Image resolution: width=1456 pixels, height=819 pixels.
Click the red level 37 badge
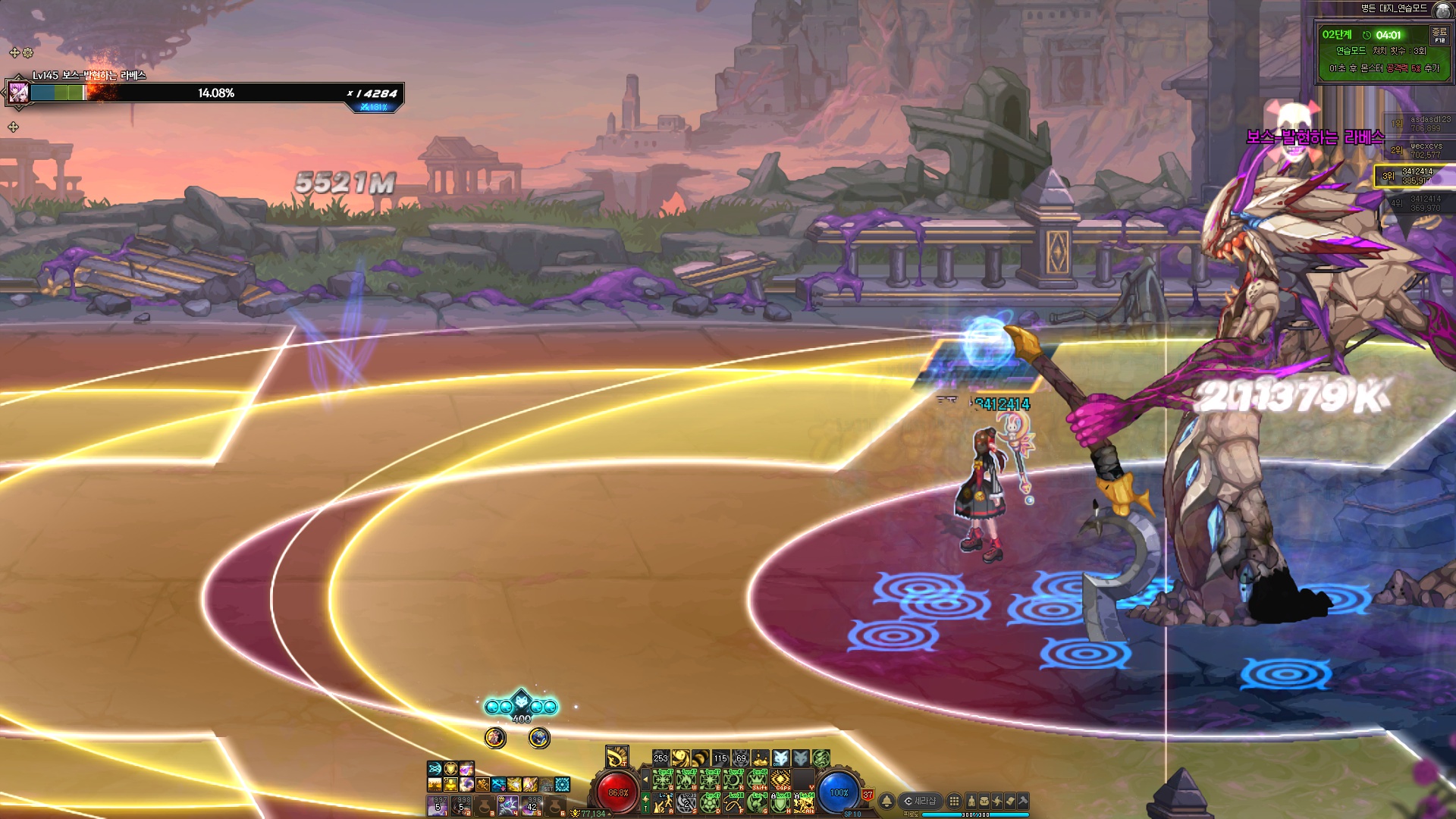868,795
